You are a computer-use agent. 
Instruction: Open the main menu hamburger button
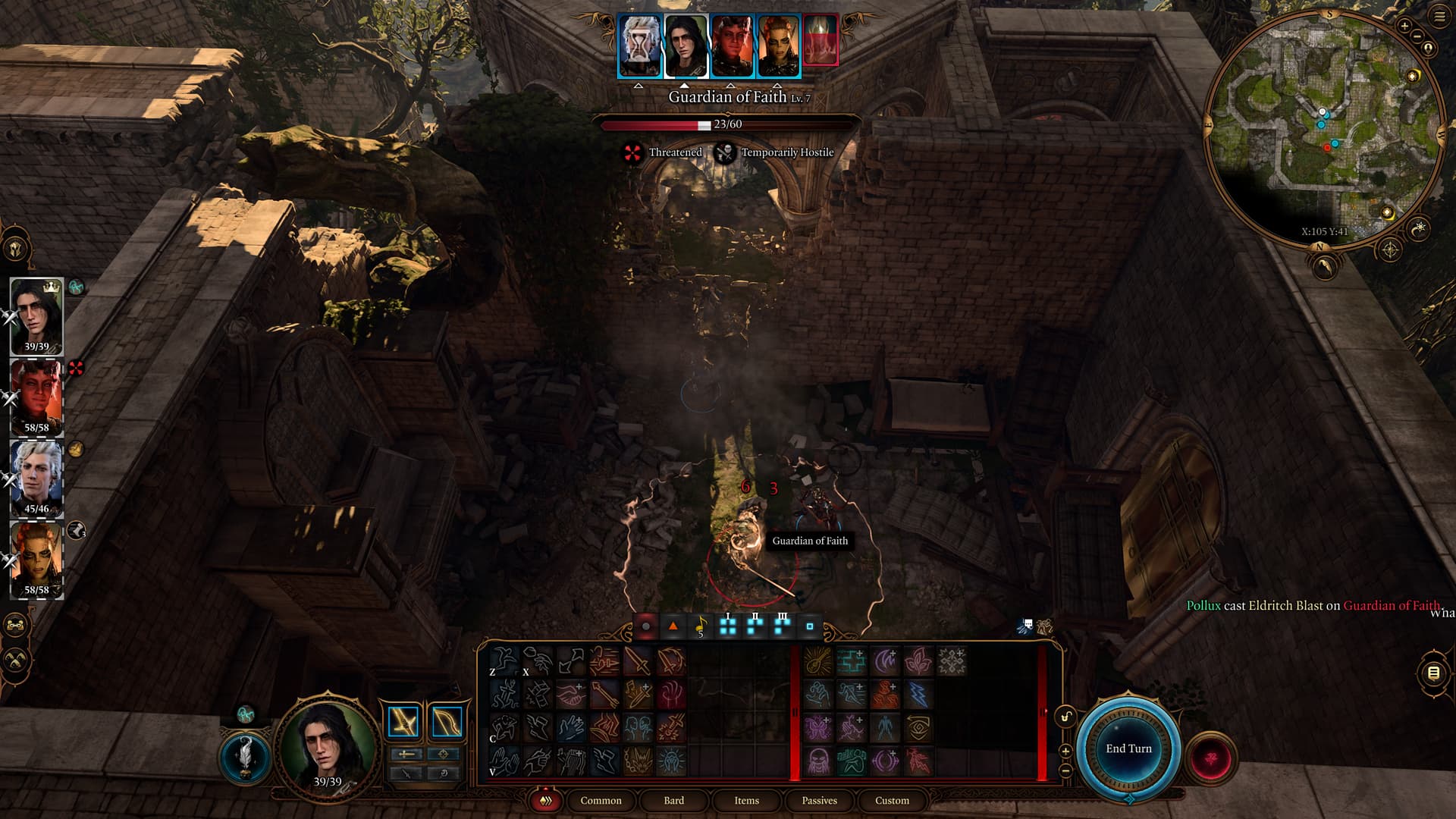[1439, 16]
